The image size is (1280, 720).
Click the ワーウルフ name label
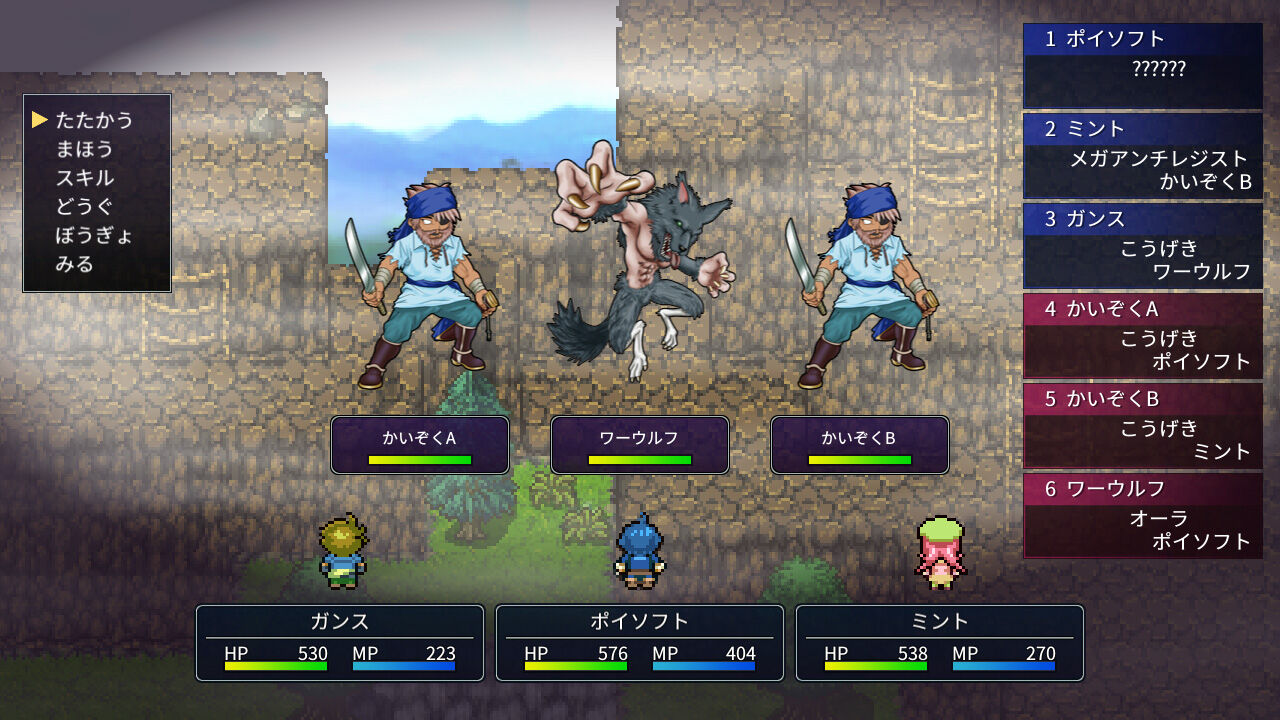click(640, 435)
